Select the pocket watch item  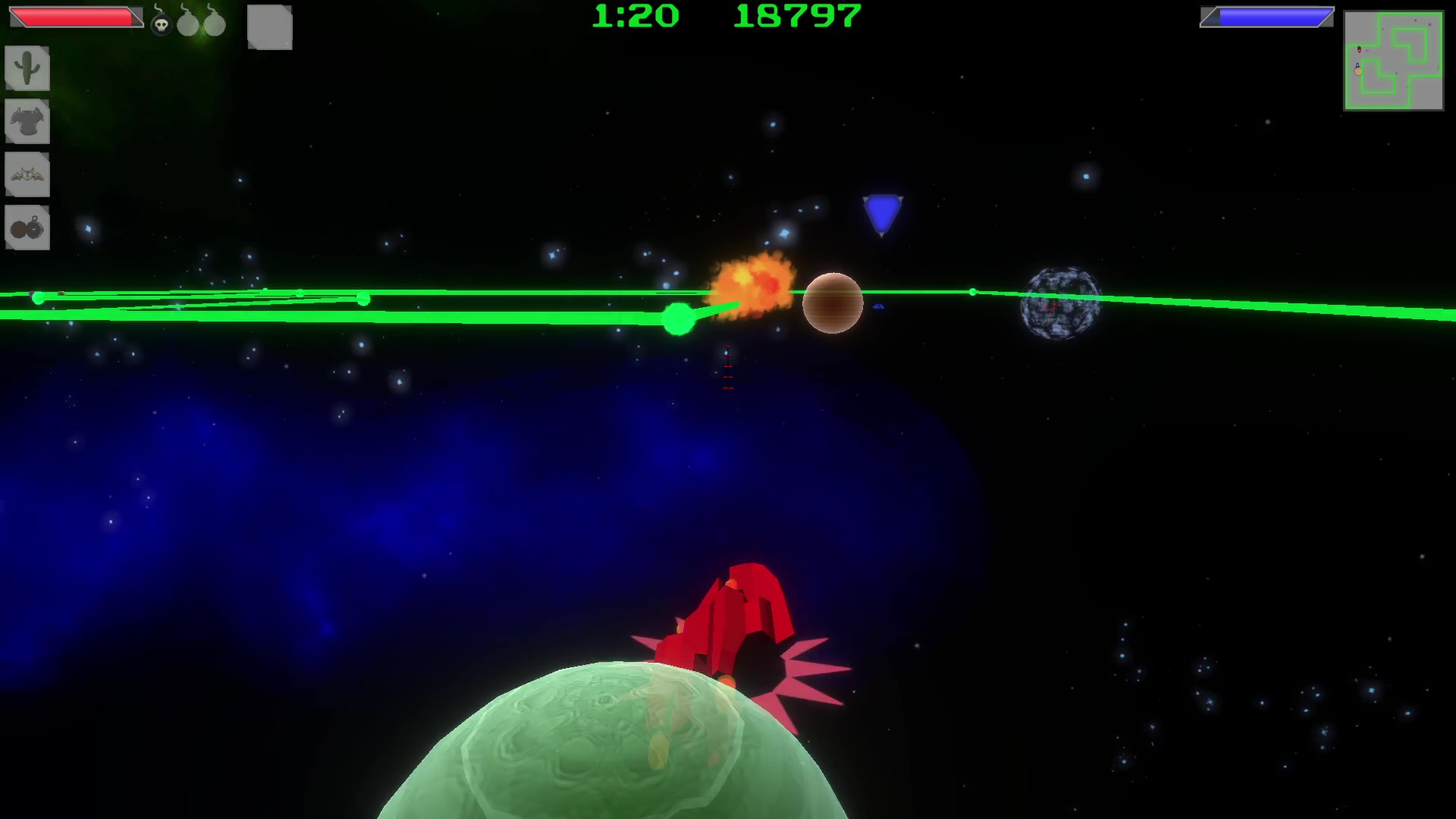click(x=27, y=227)
